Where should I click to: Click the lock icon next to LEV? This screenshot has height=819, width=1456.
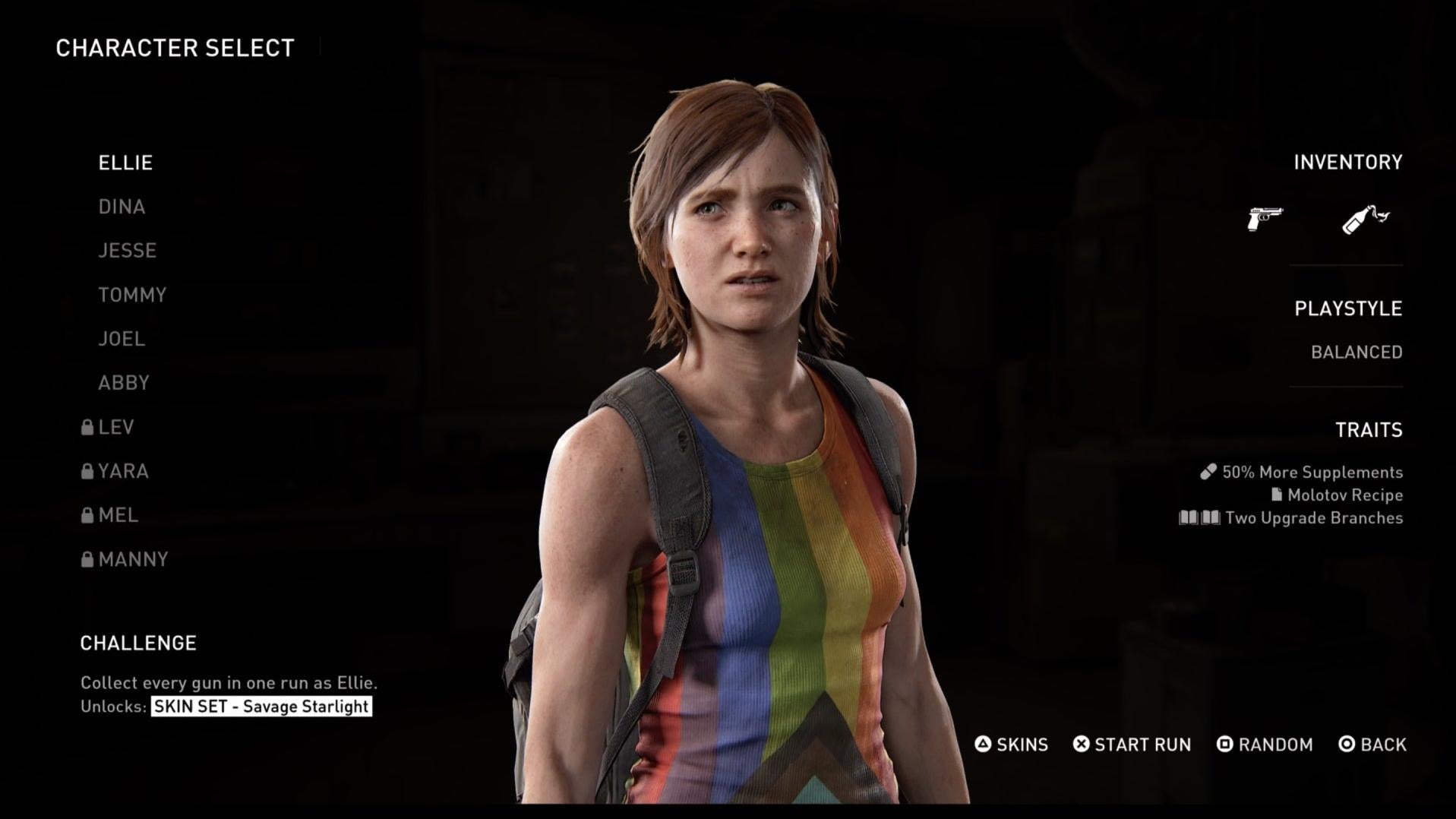[87, 427]
